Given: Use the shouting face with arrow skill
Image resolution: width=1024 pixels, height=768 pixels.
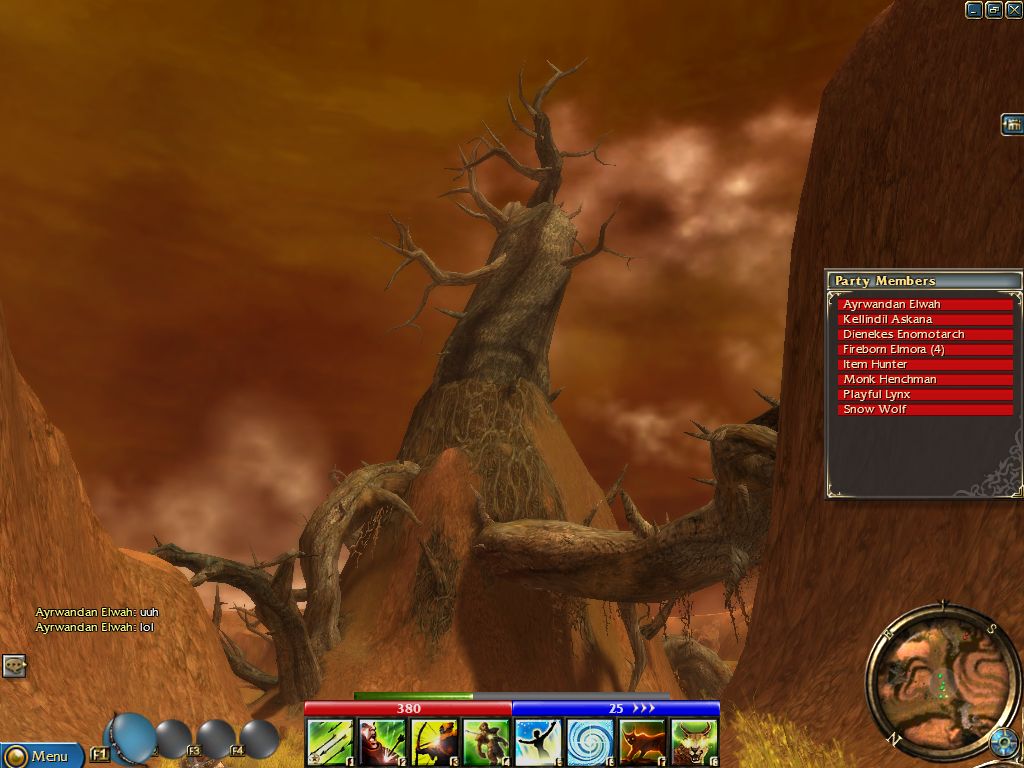Looking at the screenshot, I should click(382, 742).
